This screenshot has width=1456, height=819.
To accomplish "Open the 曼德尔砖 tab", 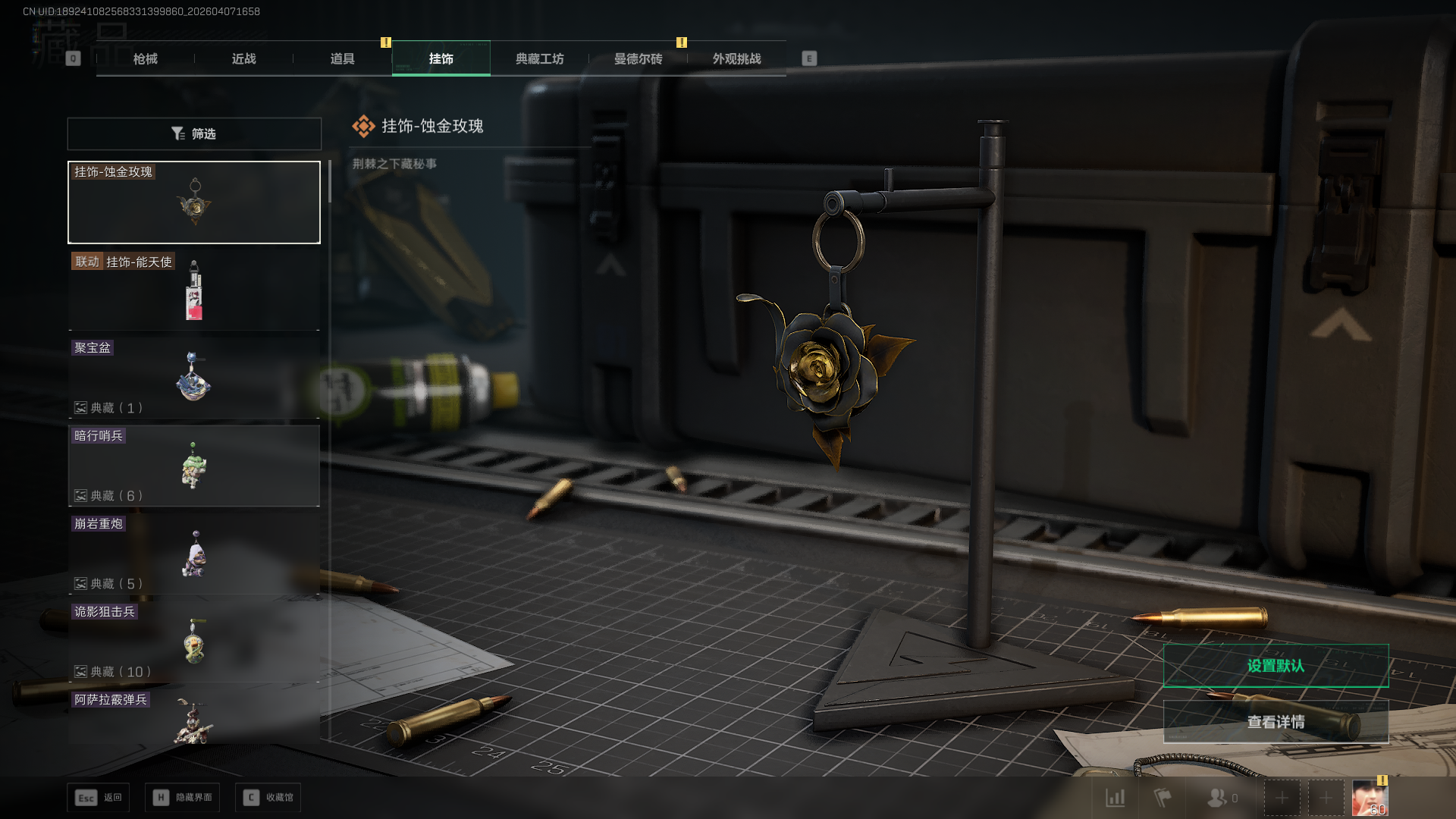I will (x=638, y=58).
